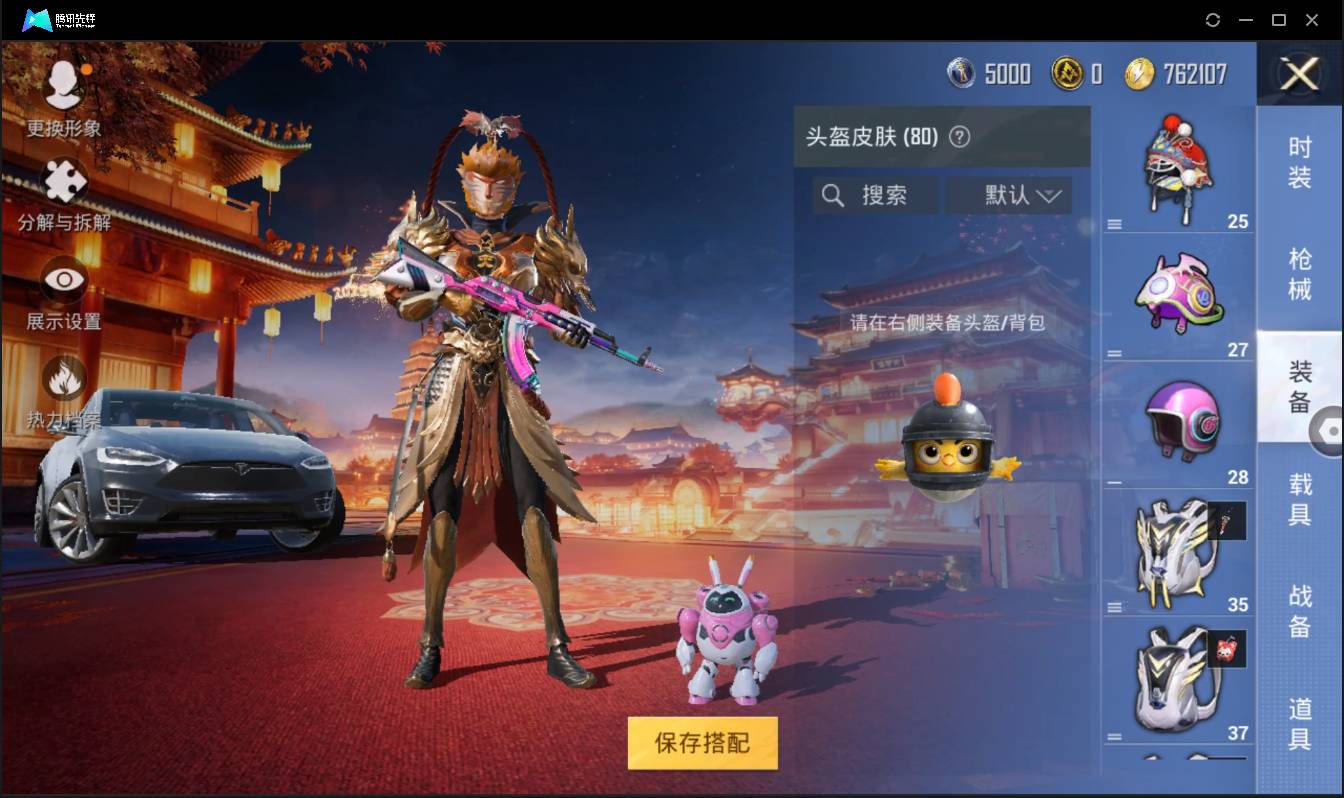The image size is (1344, 798).
Task: Open 展示设置 display settings eye icon
Action: pos(62,281)
